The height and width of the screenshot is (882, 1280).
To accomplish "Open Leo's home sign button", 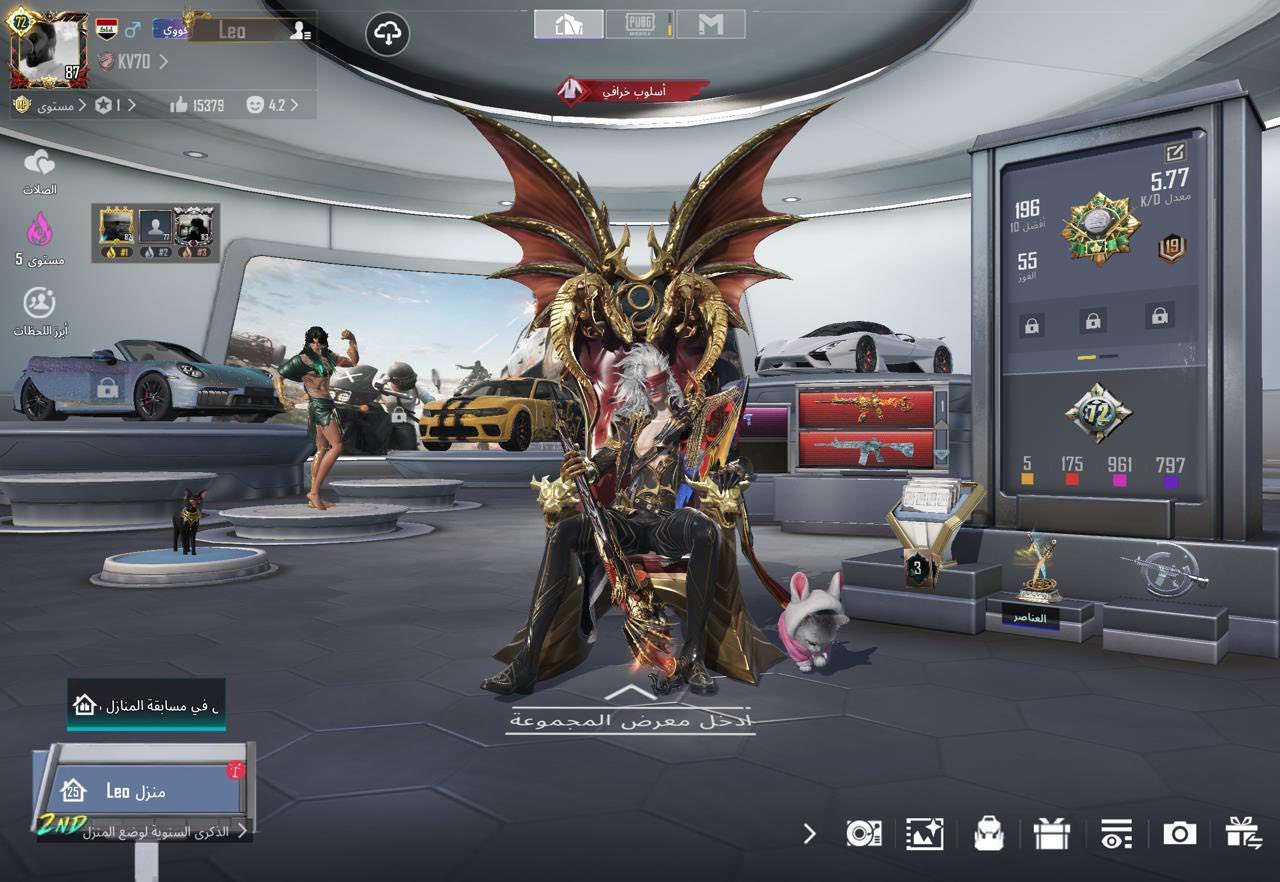I will (146, 791).
